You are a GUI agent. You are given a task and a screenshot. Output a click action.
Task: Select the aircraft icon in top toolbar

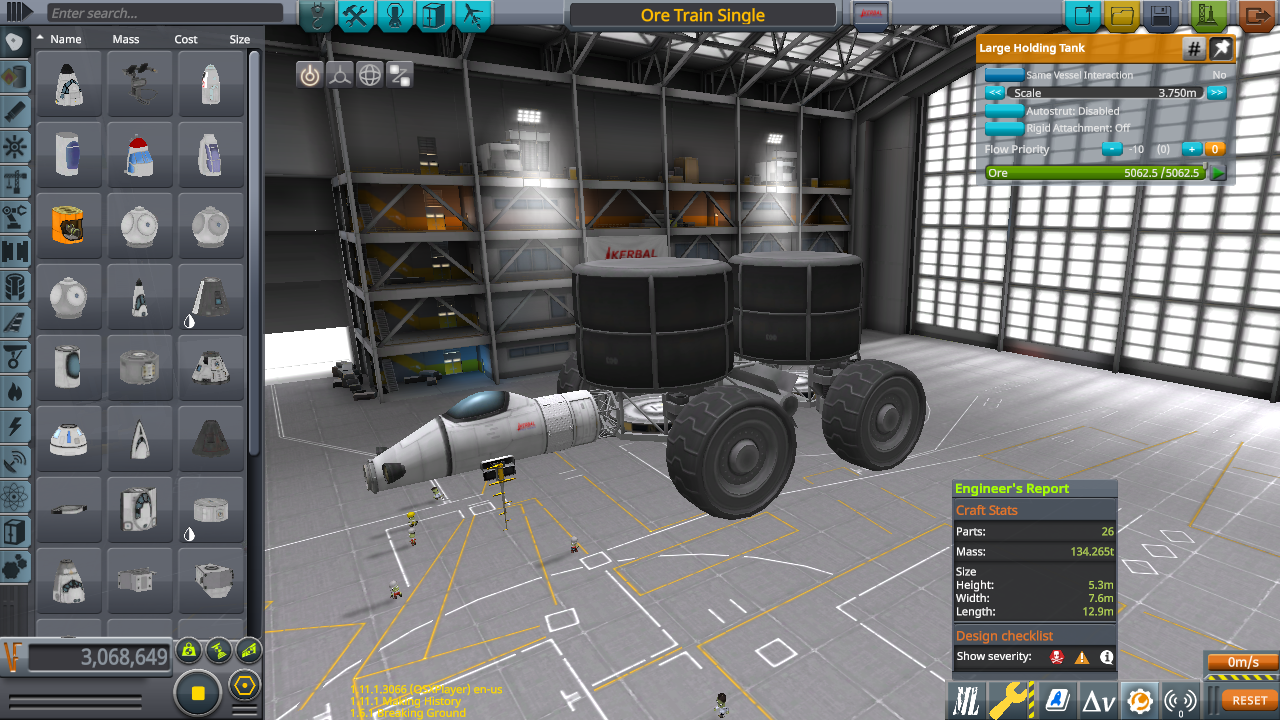pos(472,16)
